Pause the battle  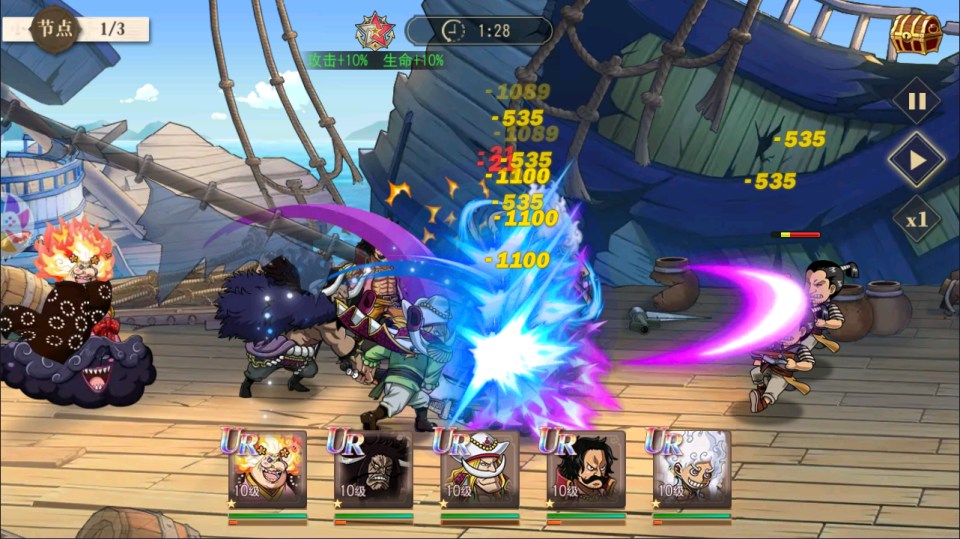916,100
